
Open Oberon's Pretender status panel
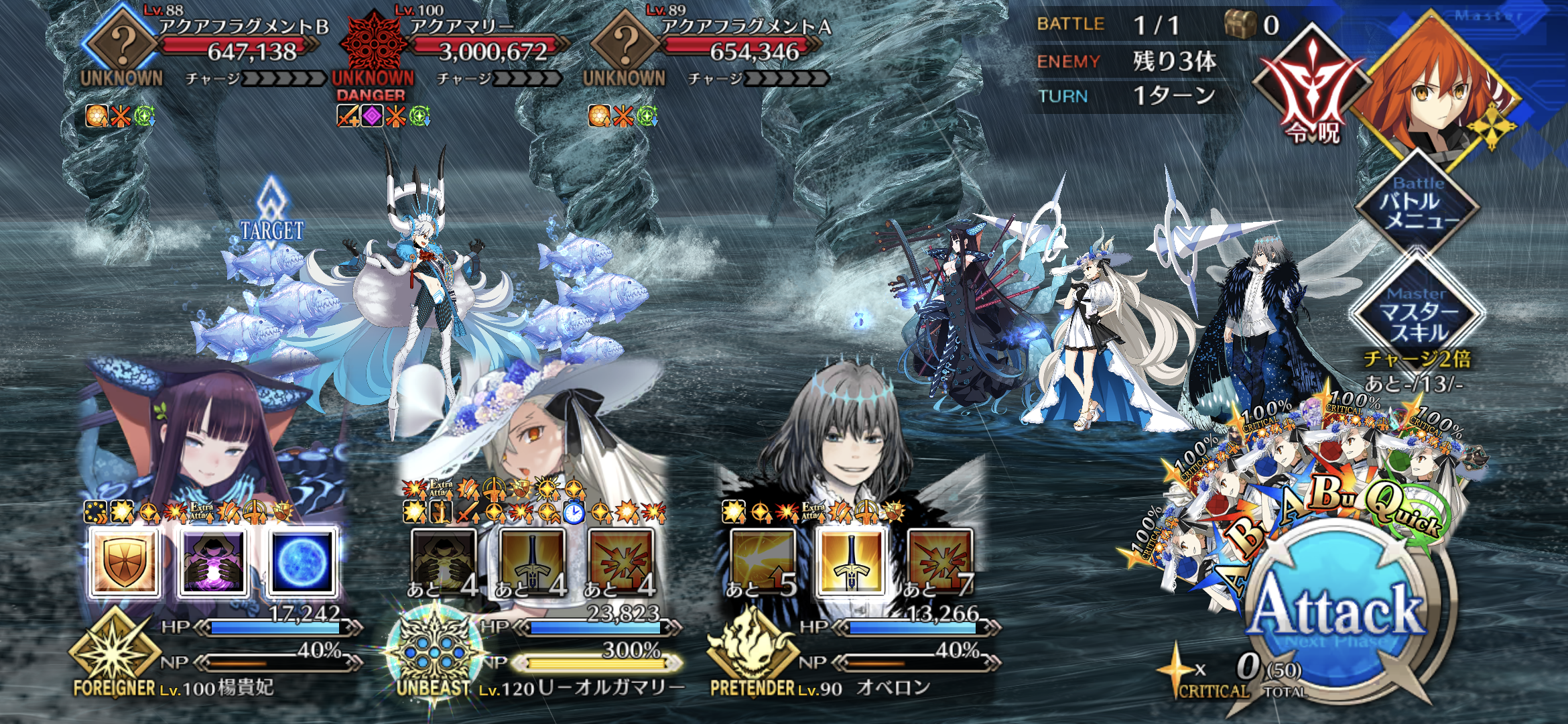[750, 654]
